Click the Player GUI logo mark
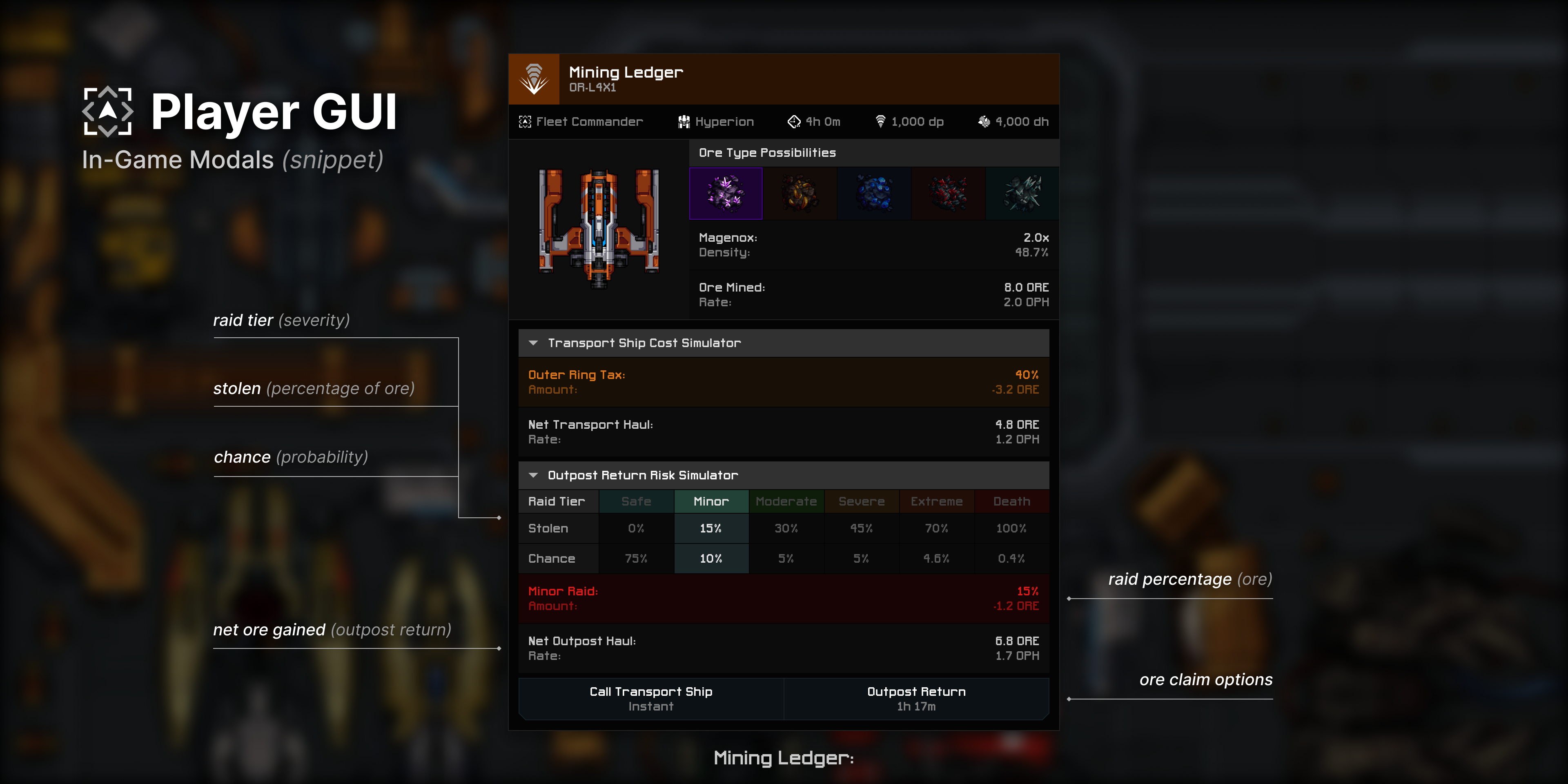 [x=108, y=112]
